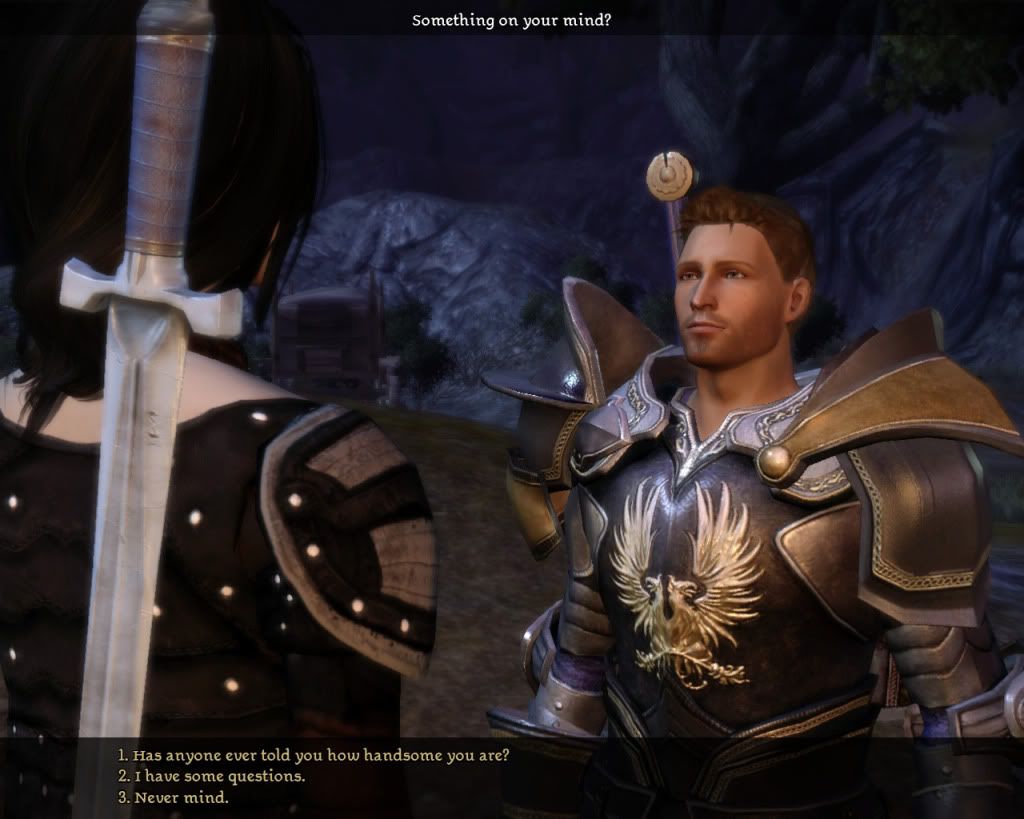Select "I have some questions." dialogue option
The image size is (1024, 819).
(211, 776)
